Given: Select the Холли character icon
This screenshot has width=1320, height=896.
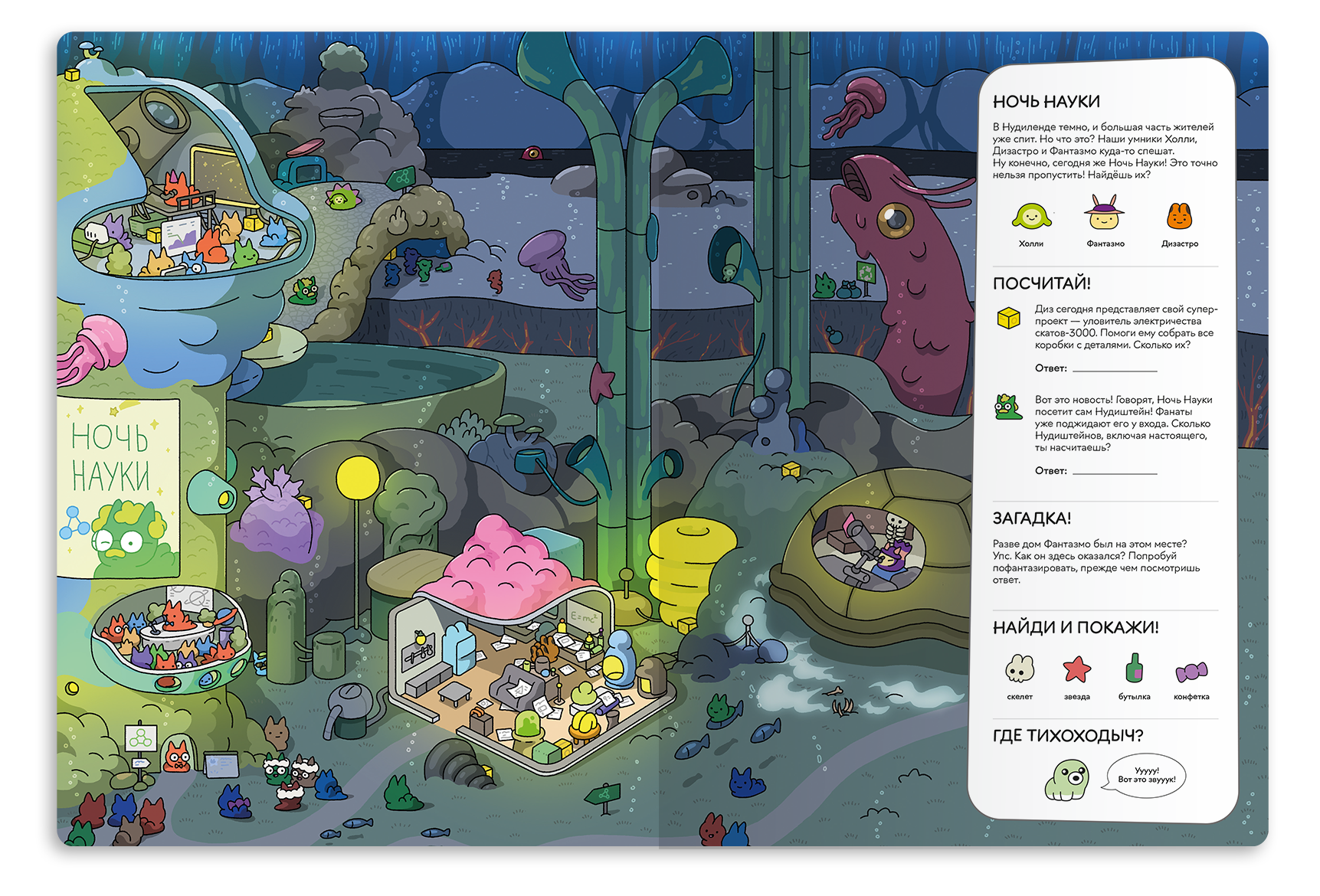Looking at the screenshot, I should (x=1030, y=217).
